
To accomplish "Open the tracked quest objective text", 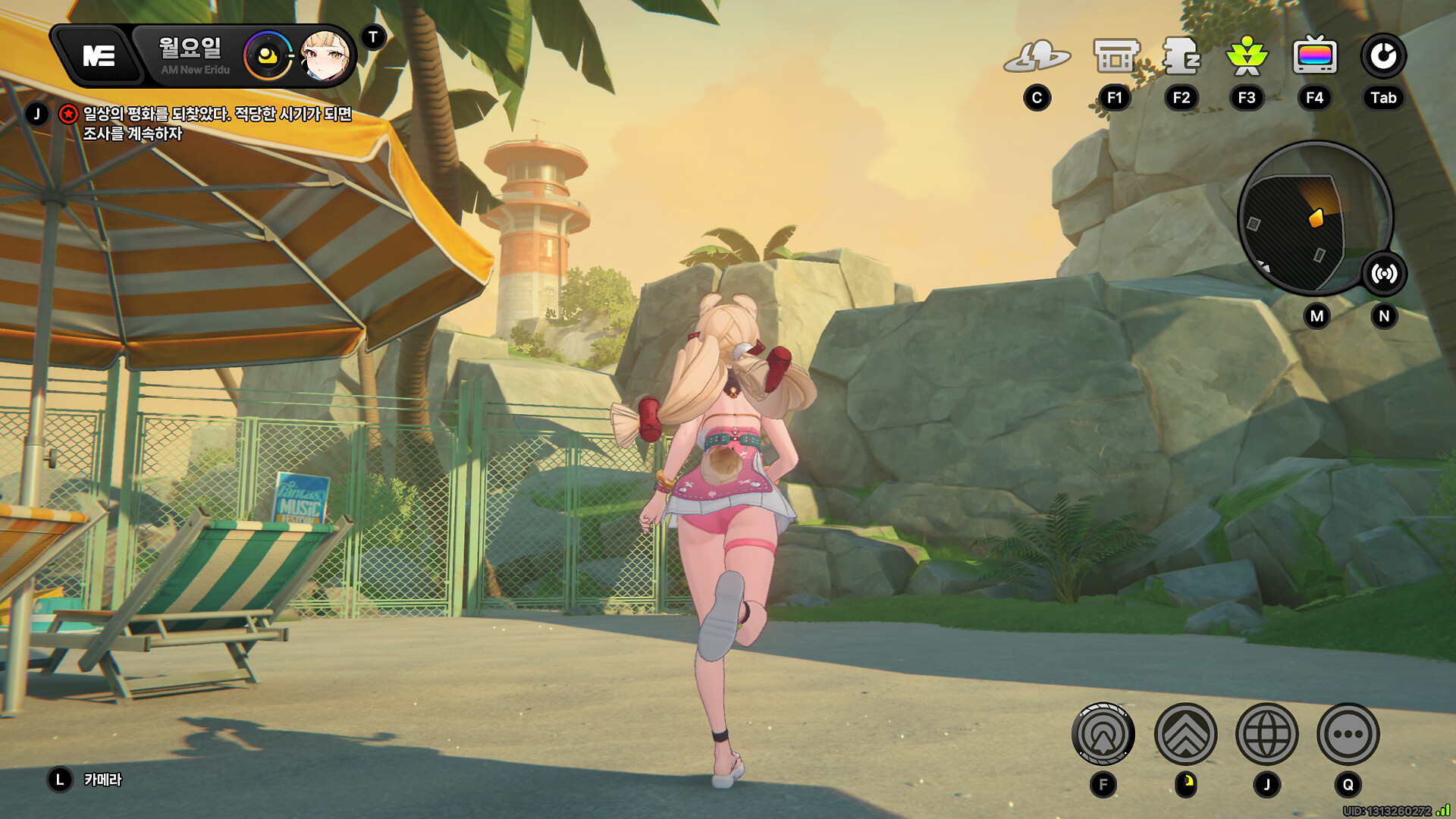I will [x=217, y=124].
